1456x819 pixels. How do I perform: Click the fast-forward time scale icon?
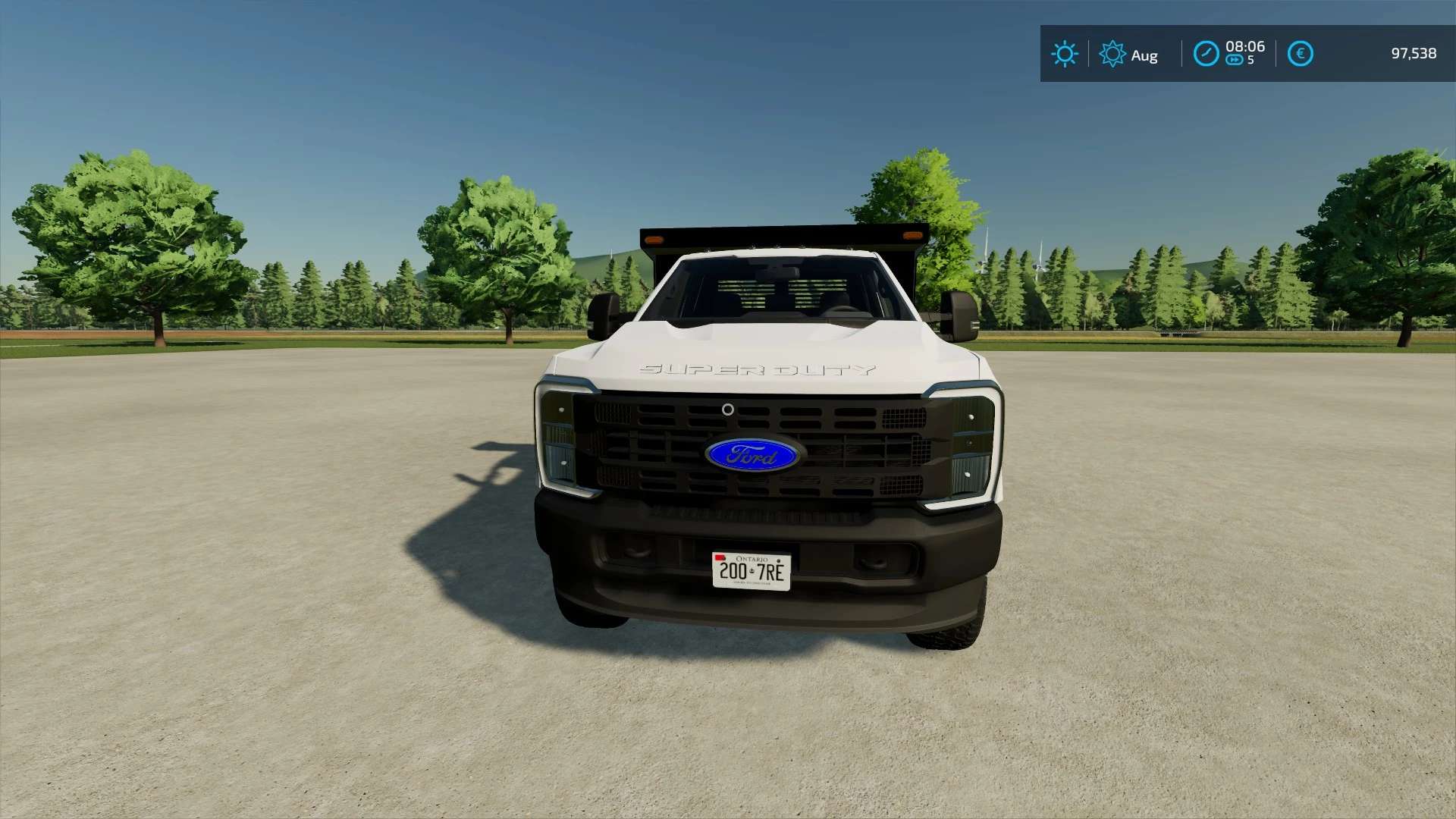tap(1235, 61)
